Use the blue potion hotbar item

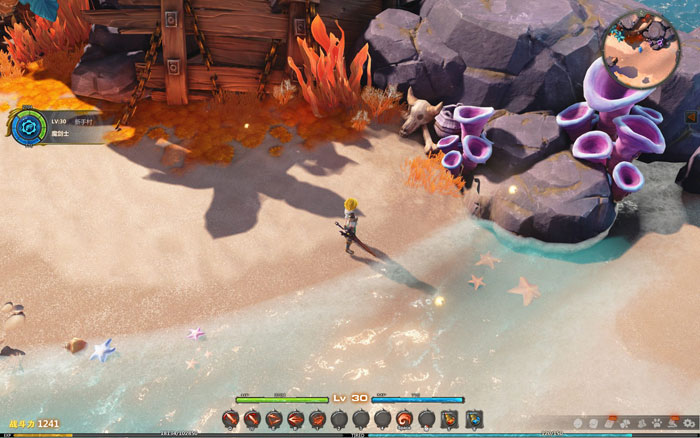474,418
